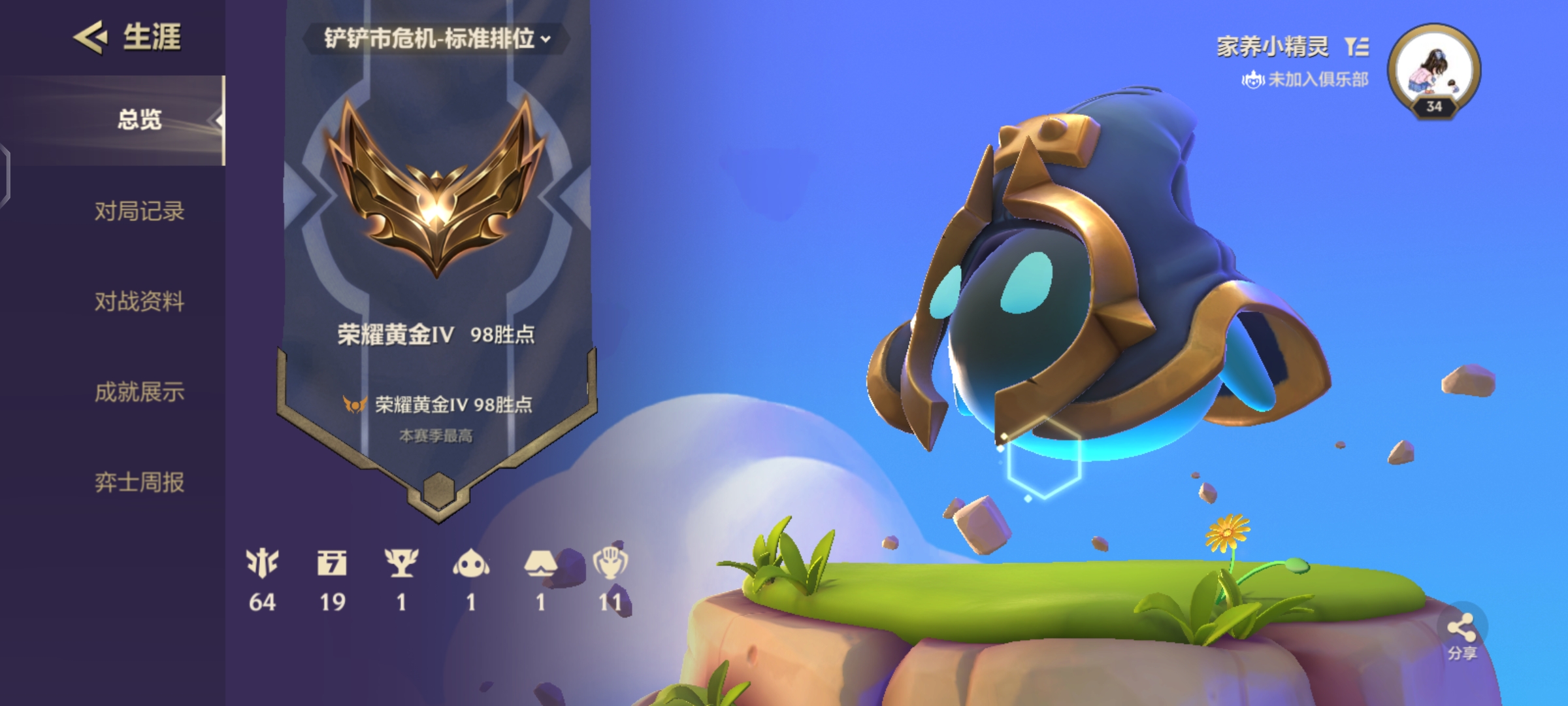Screen dimensions: 1568x706
Task: Open the 弈士周报 weekly report tab
Action: click(x=139, y=482)
